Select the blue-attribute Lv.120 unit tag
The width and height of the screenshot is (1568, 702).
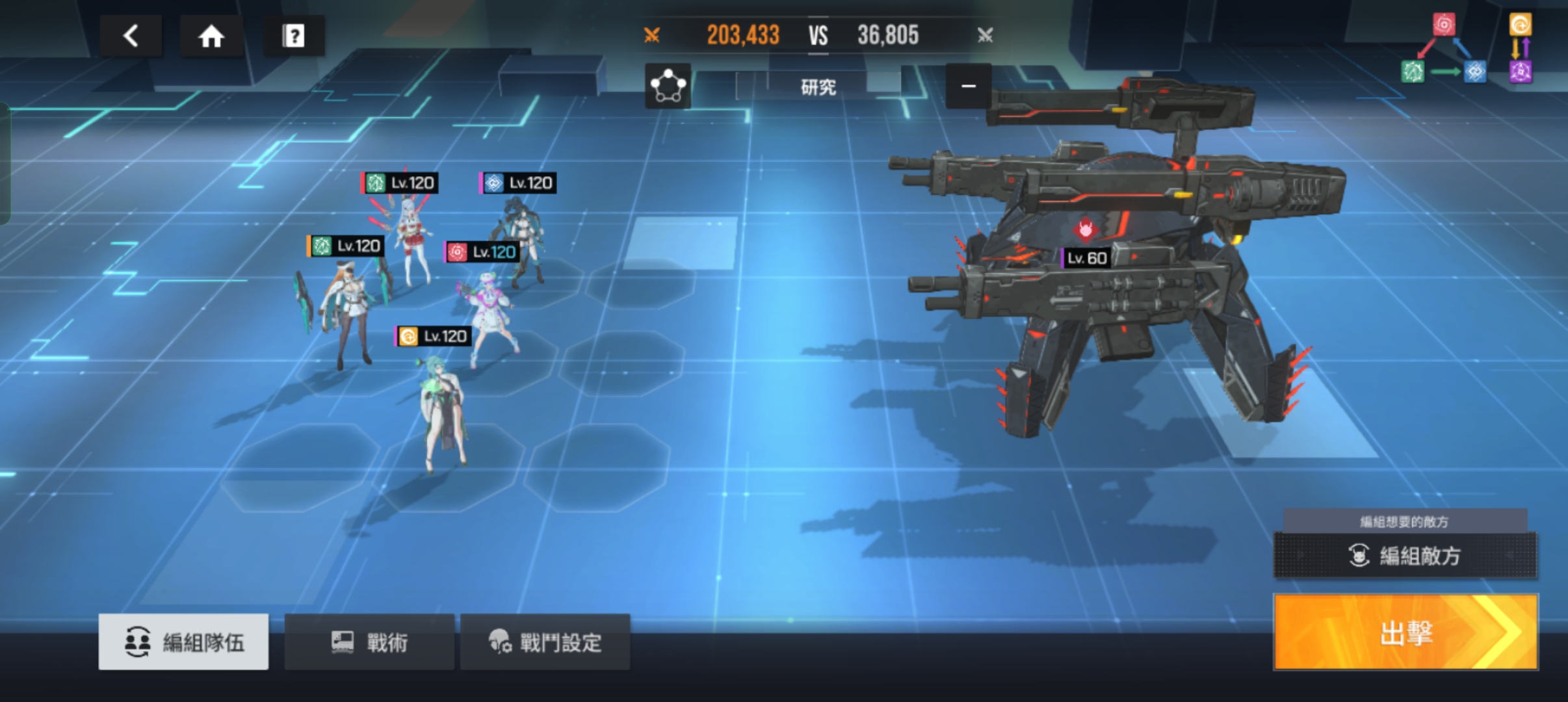pyautogui.click(x=518, y=183)
